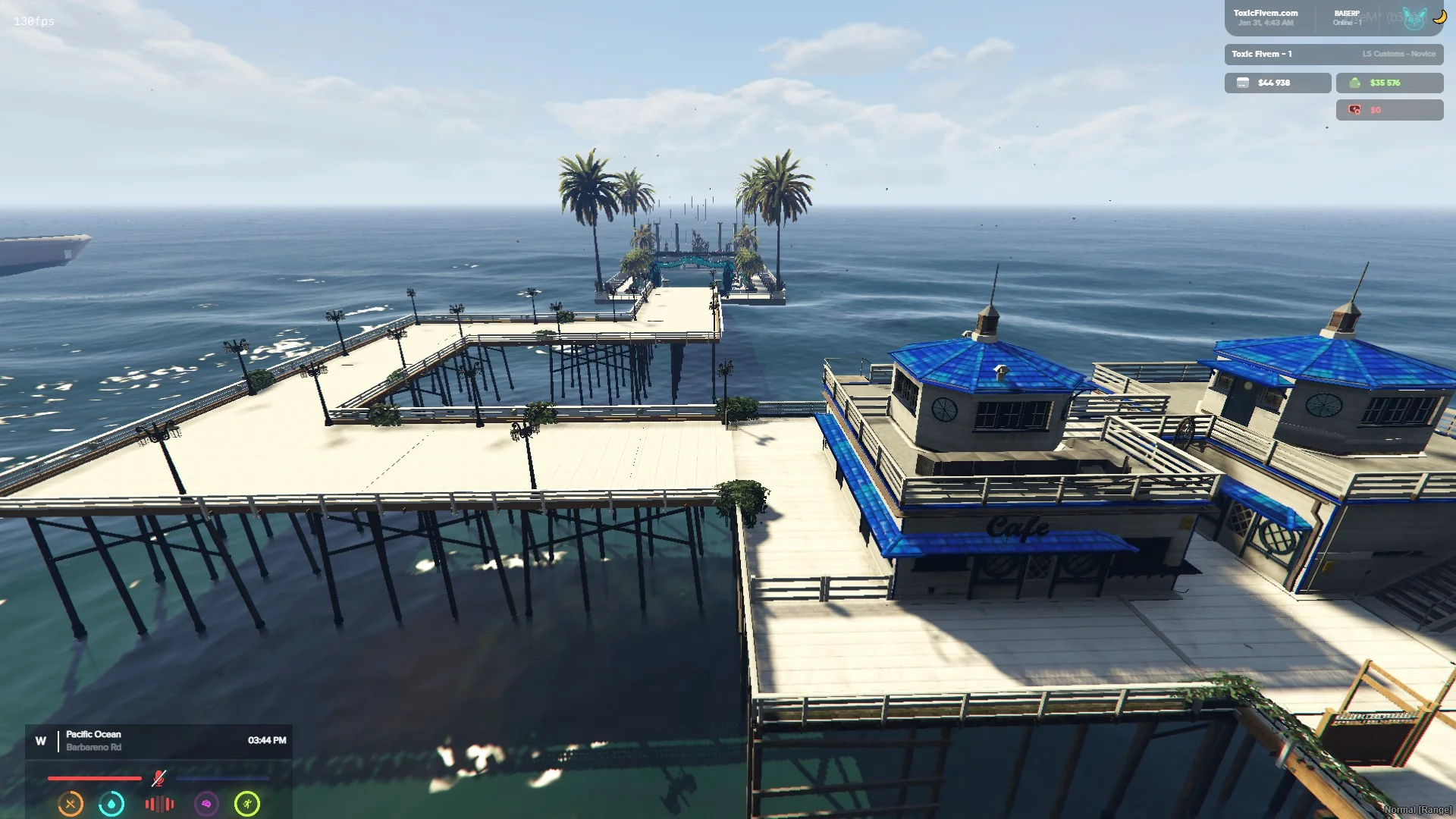Click the cyan cat server logo

tap(1414, 18)
